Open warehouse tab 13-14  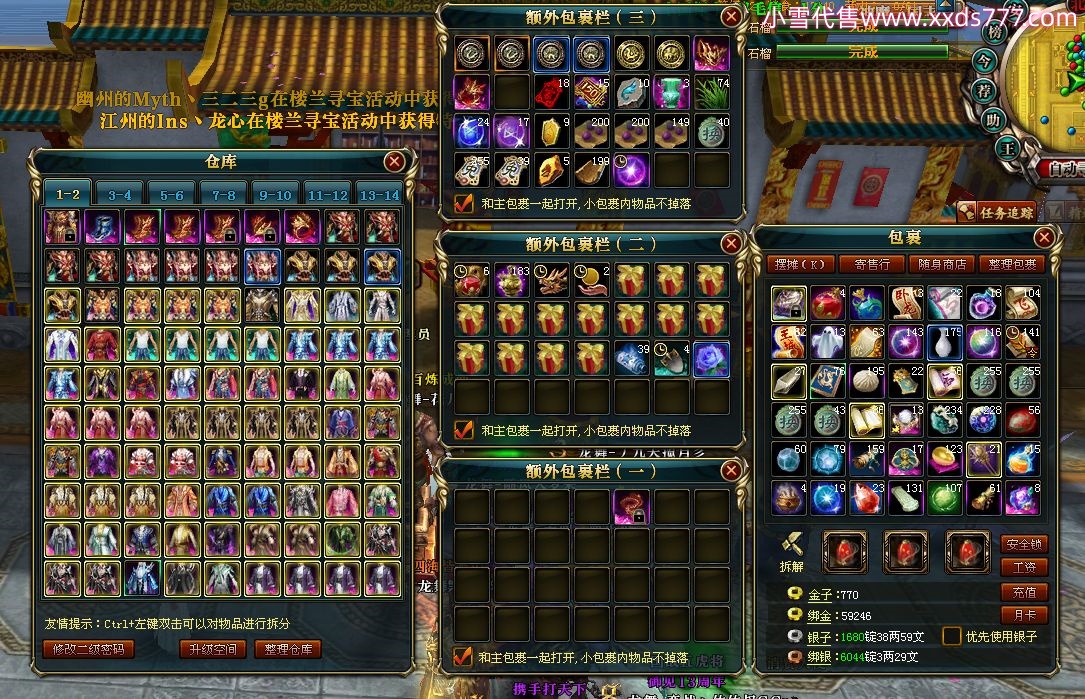(x=379, y=195)
